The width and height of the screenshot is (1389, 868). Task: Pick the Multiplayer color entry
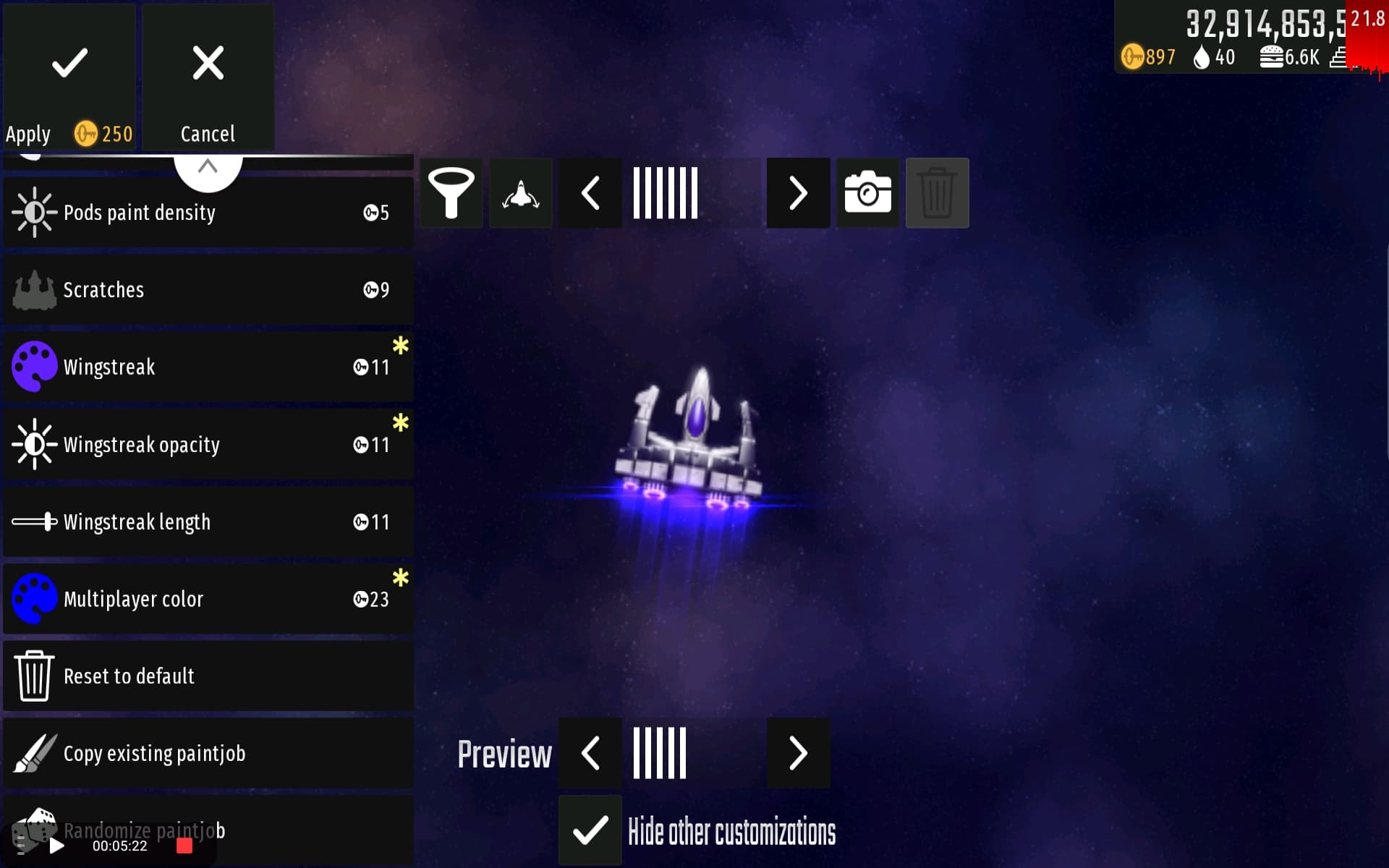208,600
